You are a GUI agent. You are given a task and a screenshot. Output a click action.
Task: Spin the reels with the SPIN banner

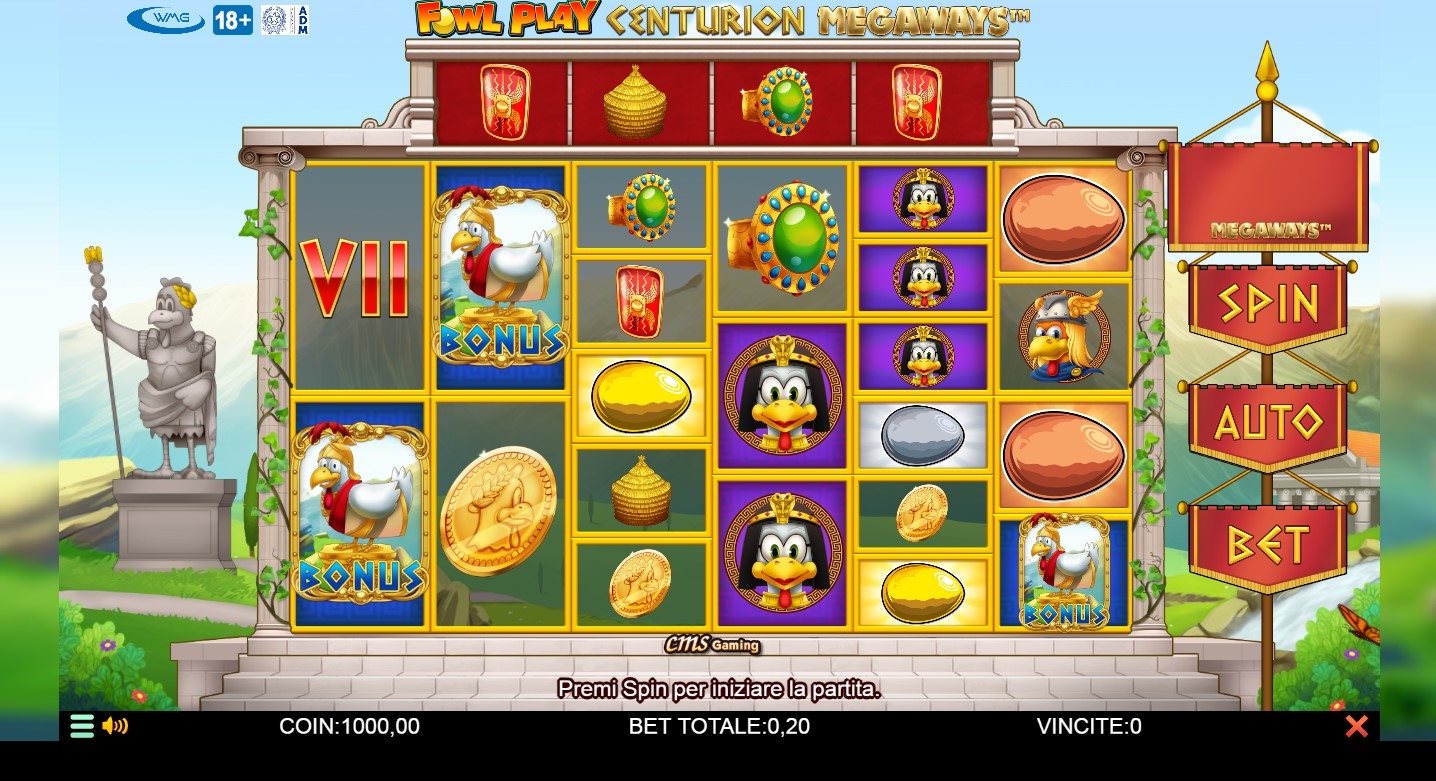tap(1267, 304)
